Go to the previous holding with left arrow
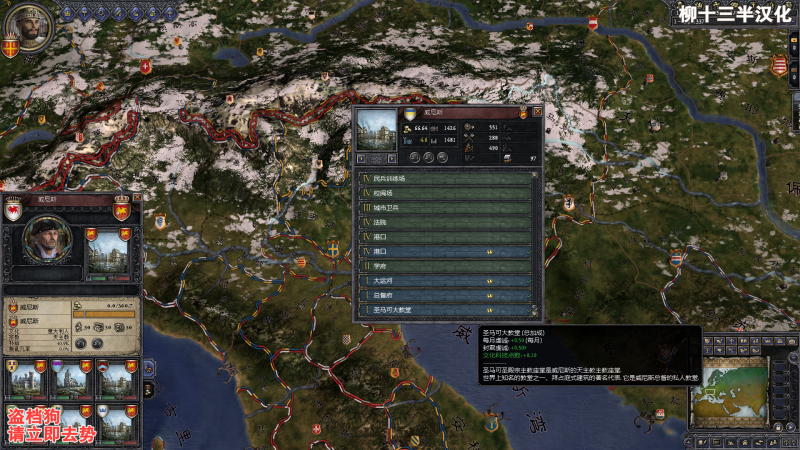Screen dimensions: 800x450 pos(360,158)
